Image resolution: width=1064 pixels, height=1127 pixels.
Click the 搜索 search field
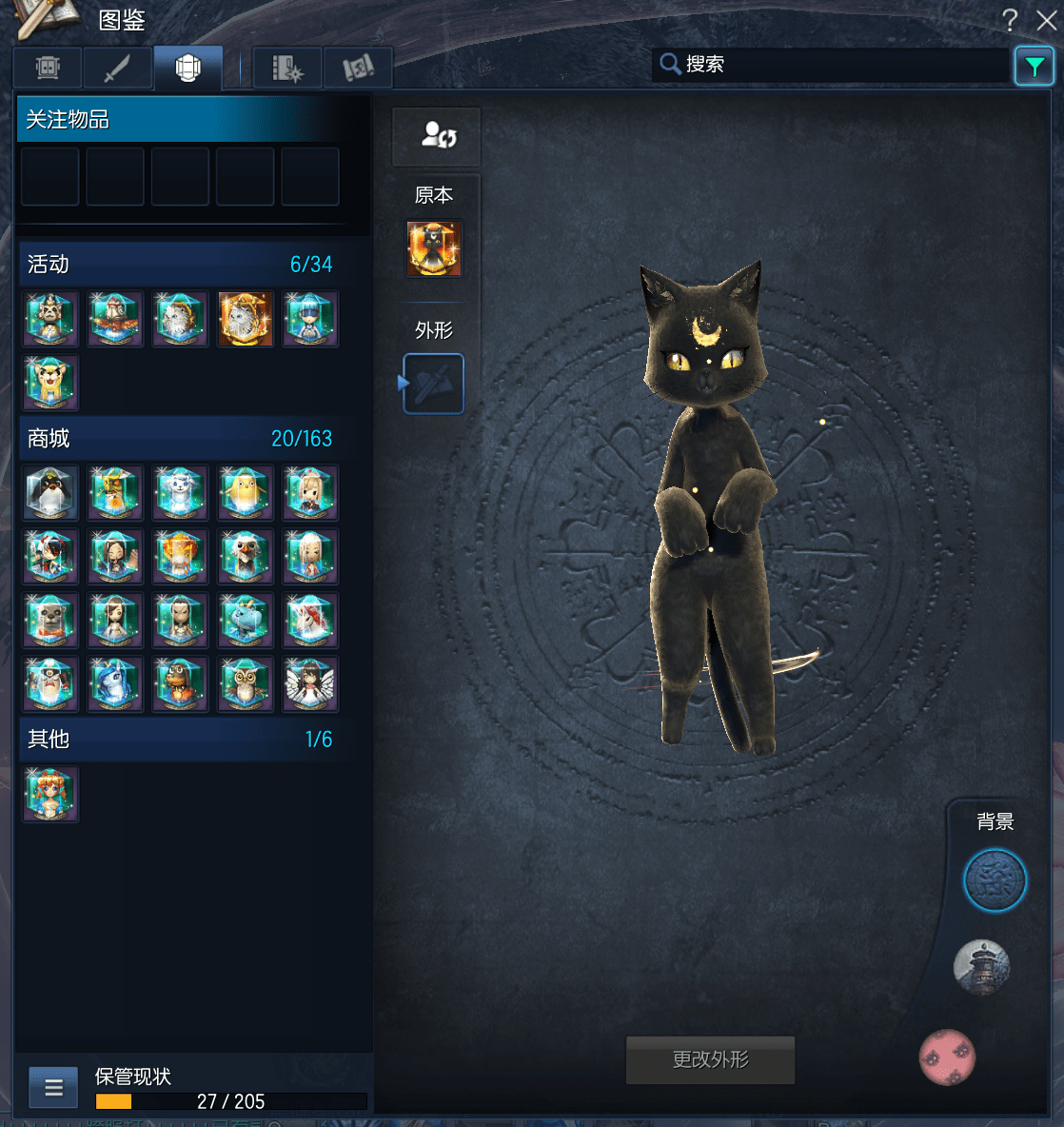point(828,65)
